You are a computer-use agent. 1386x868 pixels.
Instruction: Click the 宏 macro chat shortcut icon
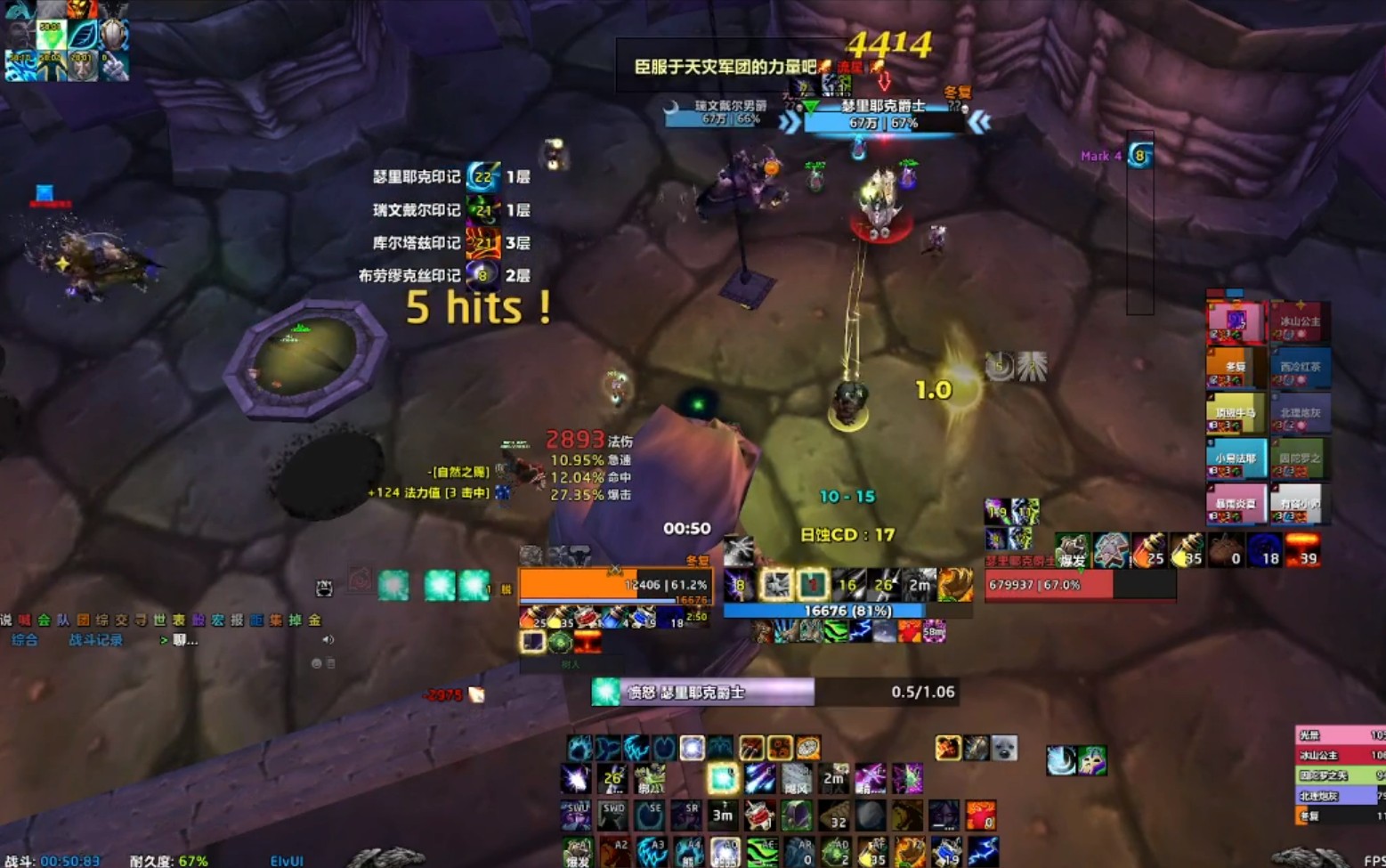tap(216, 618)
